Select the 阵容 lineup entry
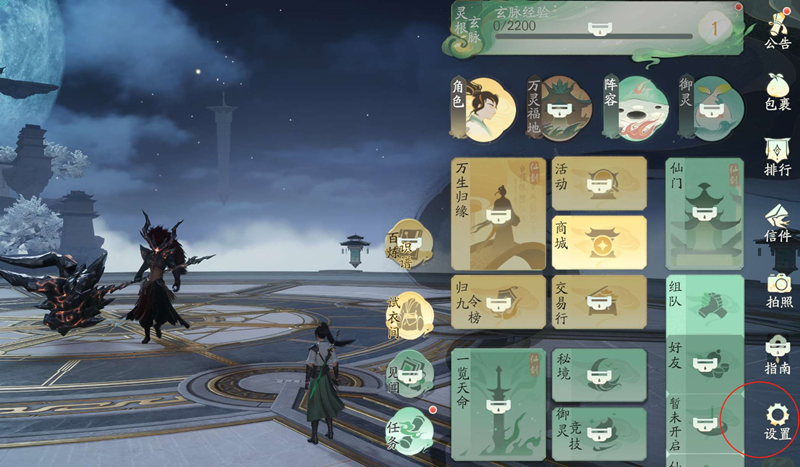Screen dimensions: 800x467 [635, 107]
